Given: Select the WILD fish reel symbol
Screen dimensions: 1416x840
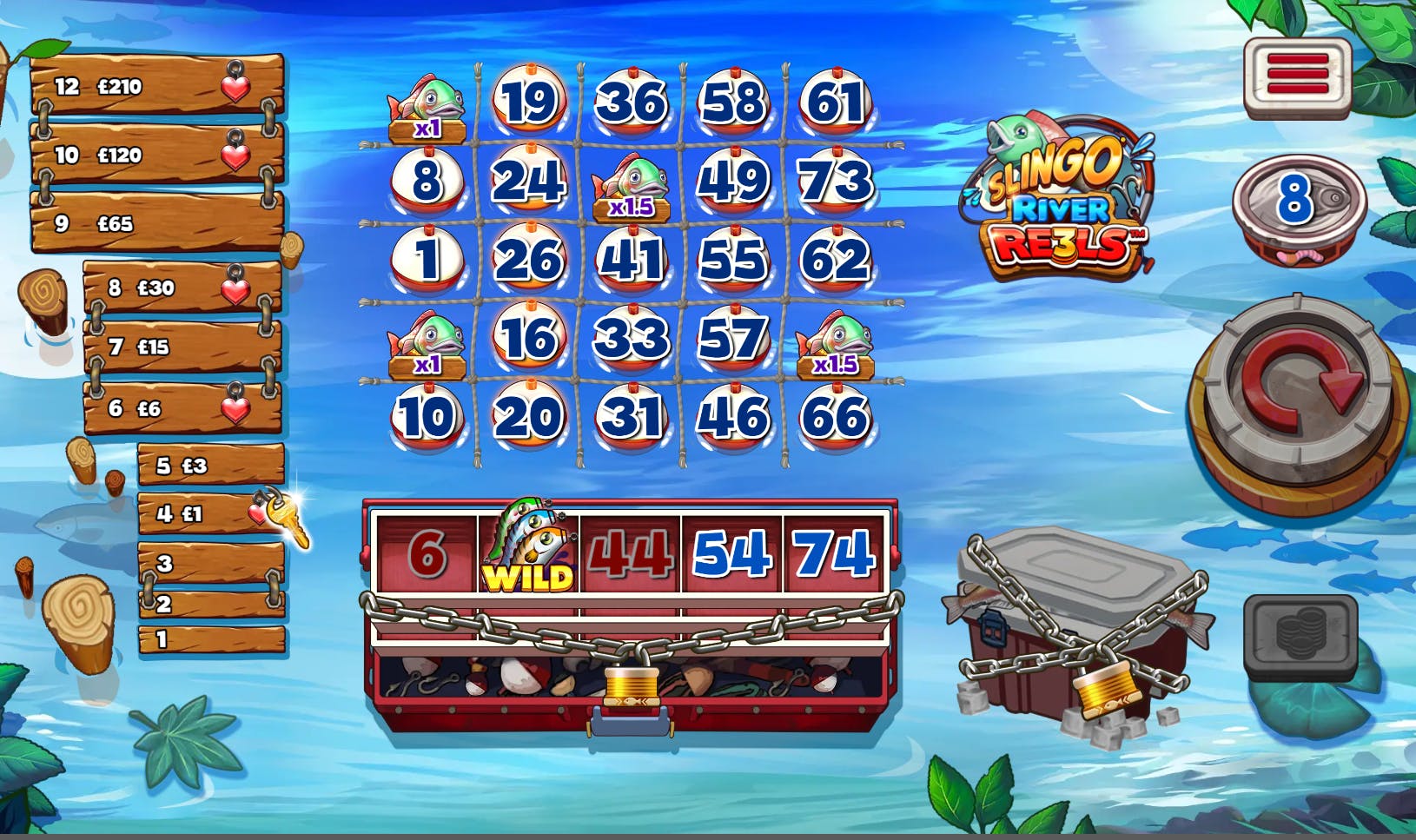Looking at the screenshot, I should point(528,549).
